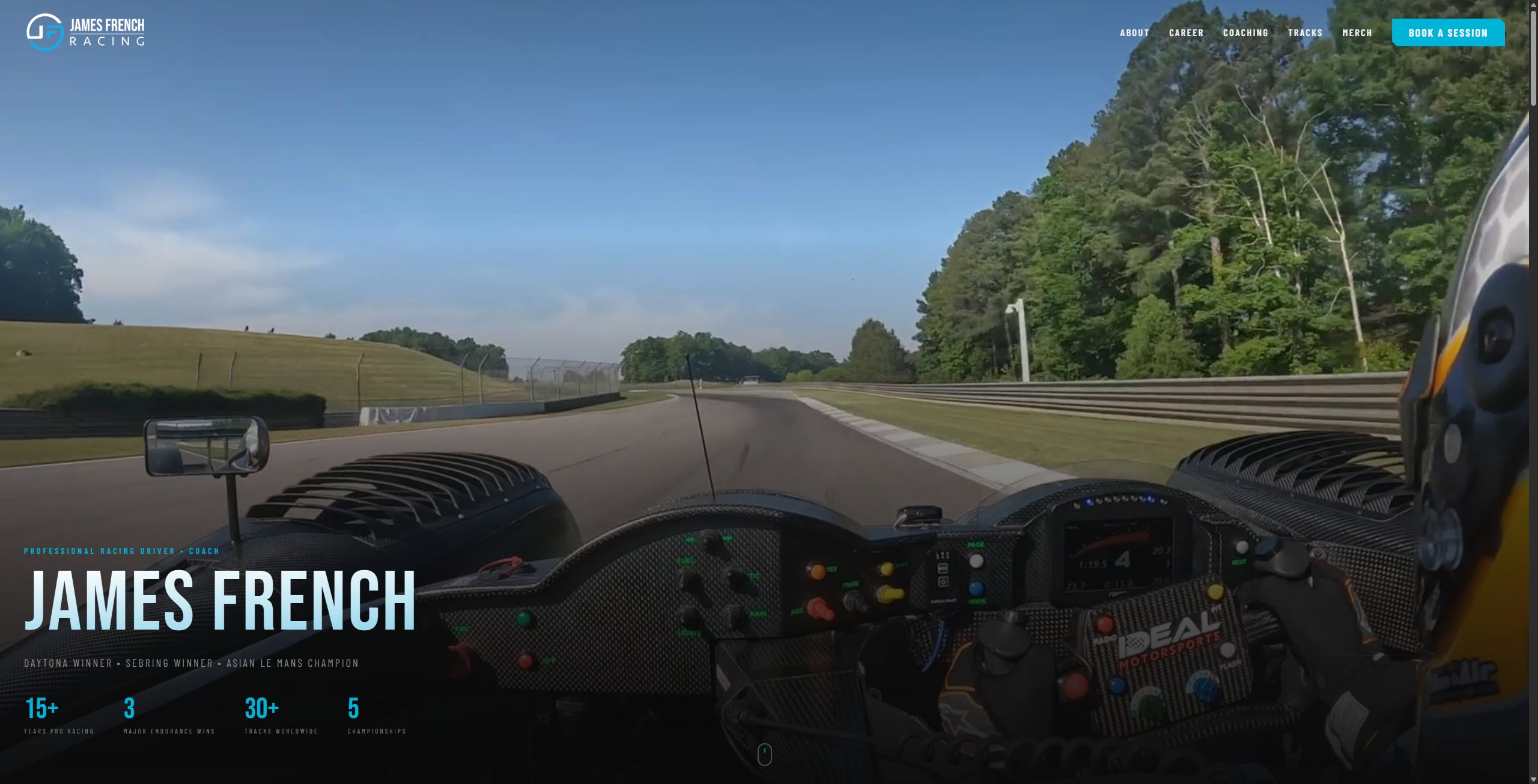Click the Professional Racing Driver Coach label
This screenshot has height=784, width=1538.
tap(121, 551)
